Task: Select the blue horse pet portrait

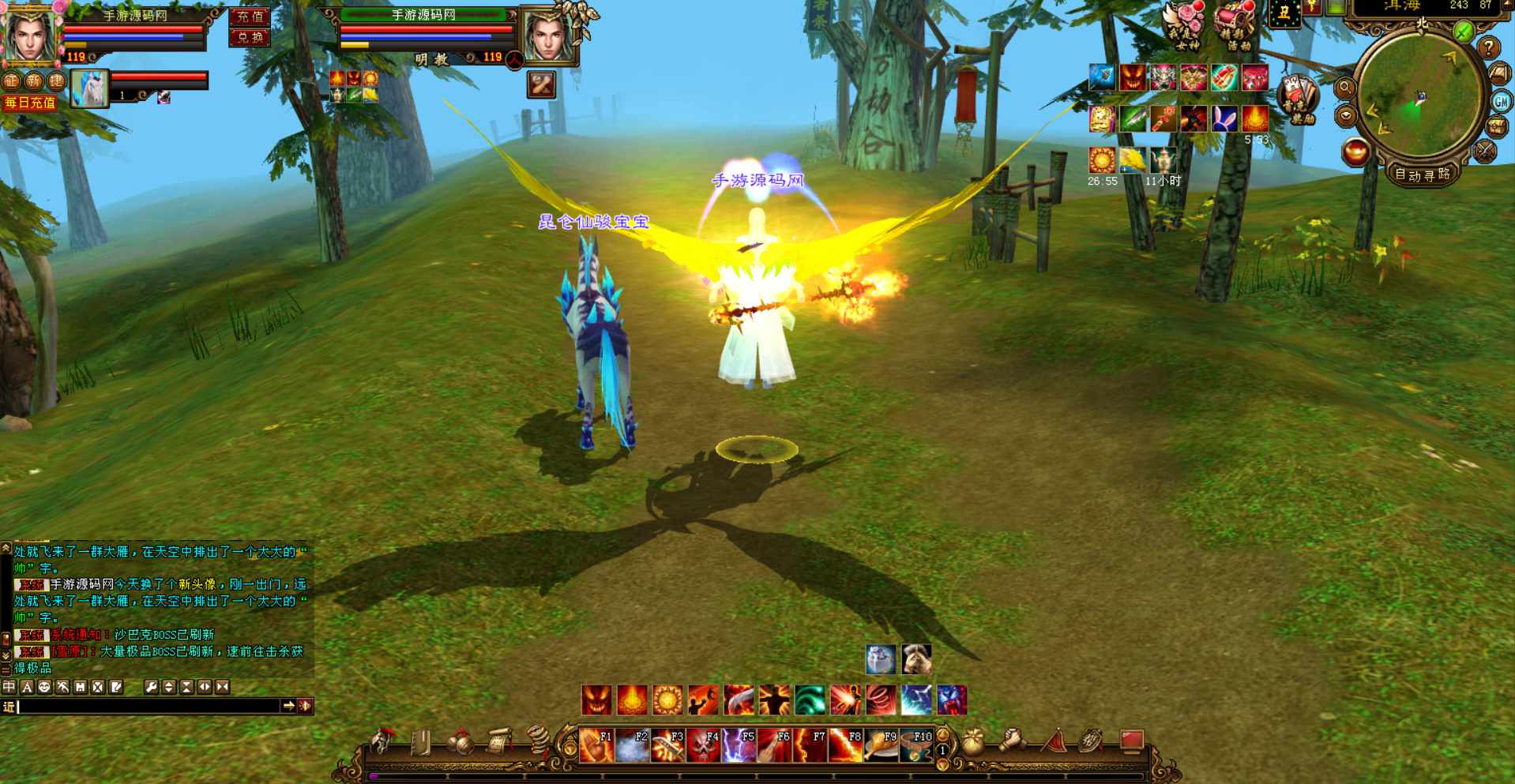Action: [x=89, y=88]
